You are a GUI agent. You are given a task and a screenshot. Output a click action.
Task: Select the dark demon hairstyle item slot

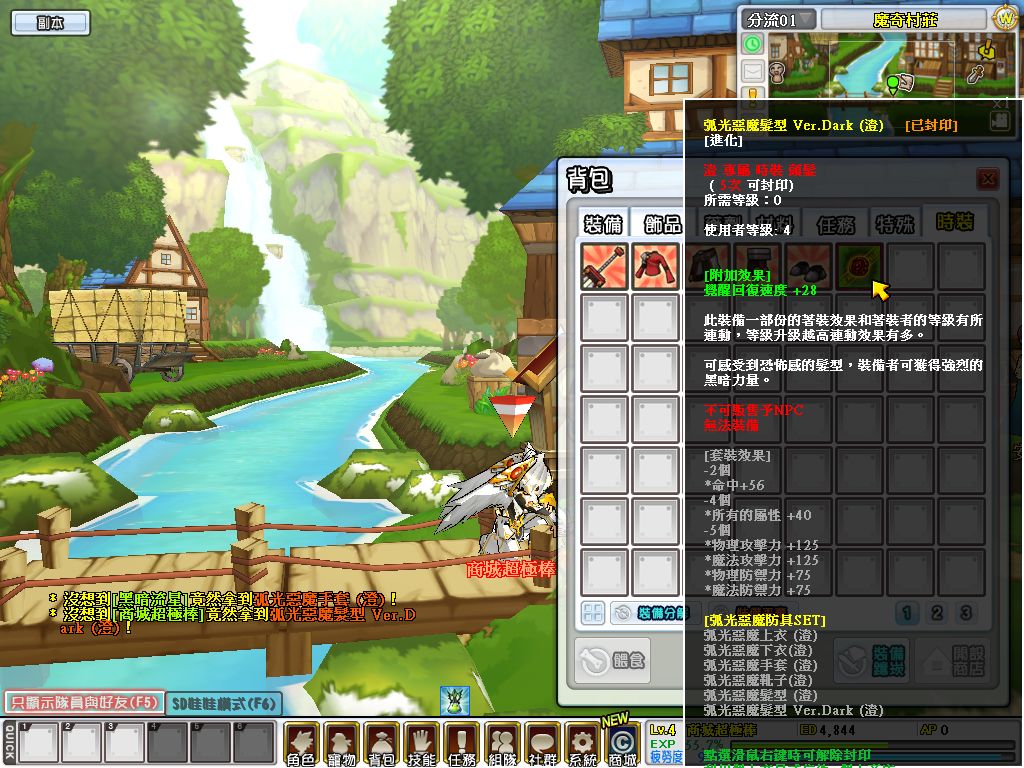[859, 267]
